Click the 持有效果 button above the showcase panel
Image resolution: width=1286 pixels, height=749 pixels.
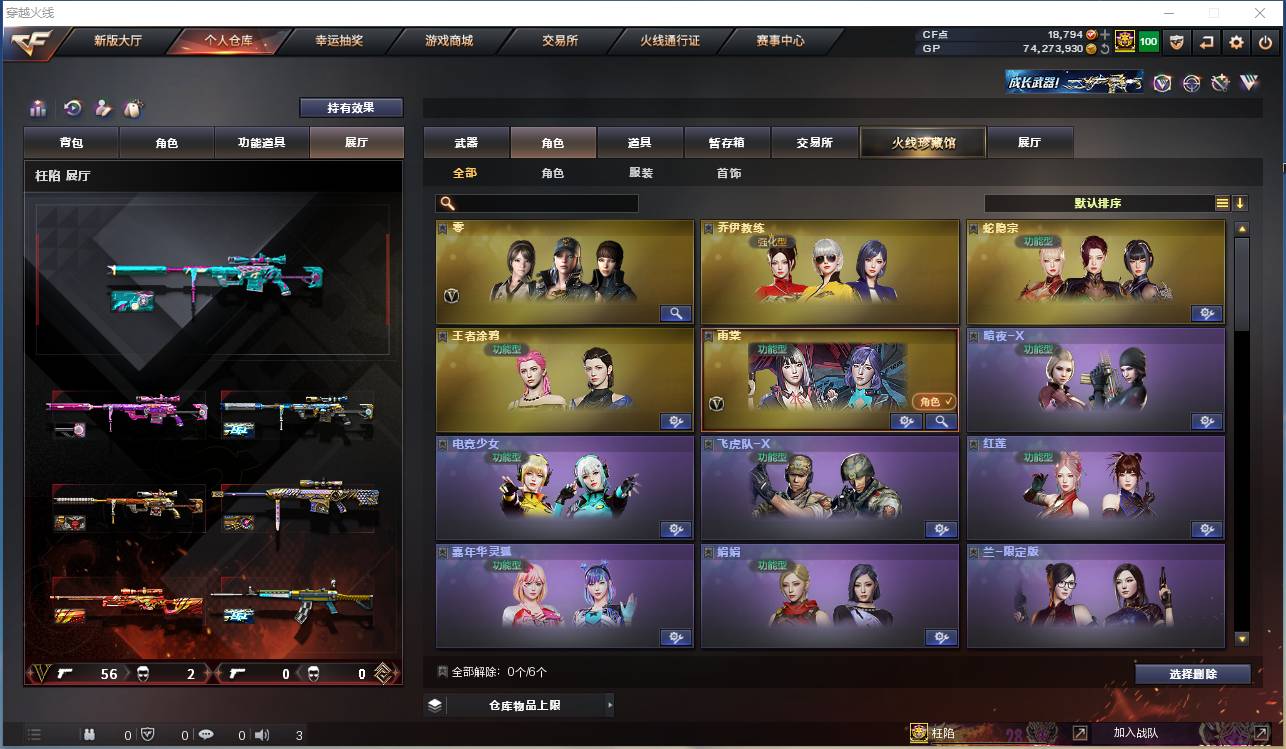(x=352, y=107)
